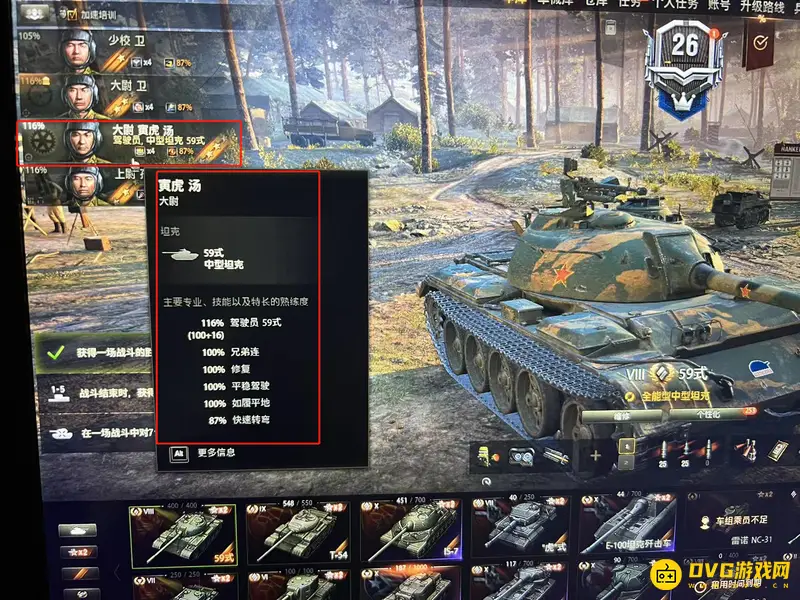Image resolution: width=800 pixels, height=600 pixels.
Task: Open the carousel tank-type filter button
Action: (76, 531)
